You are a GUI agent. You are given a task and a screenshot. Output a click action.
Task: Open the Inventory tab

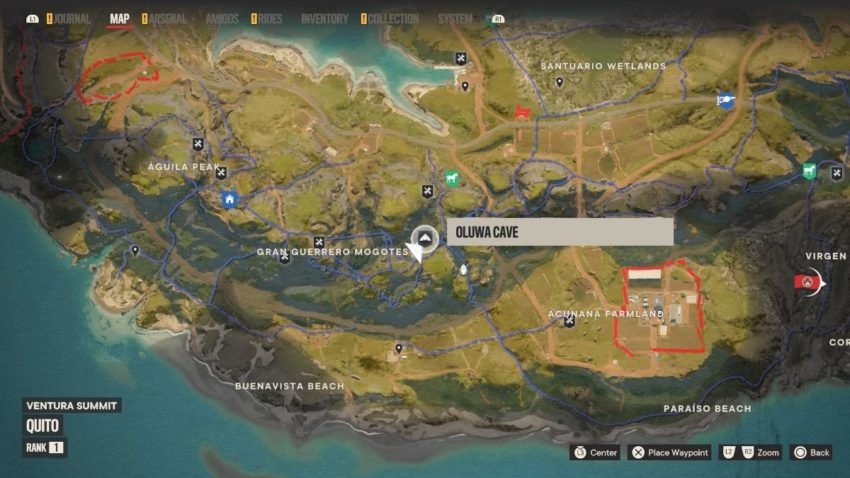coord(324,18)
